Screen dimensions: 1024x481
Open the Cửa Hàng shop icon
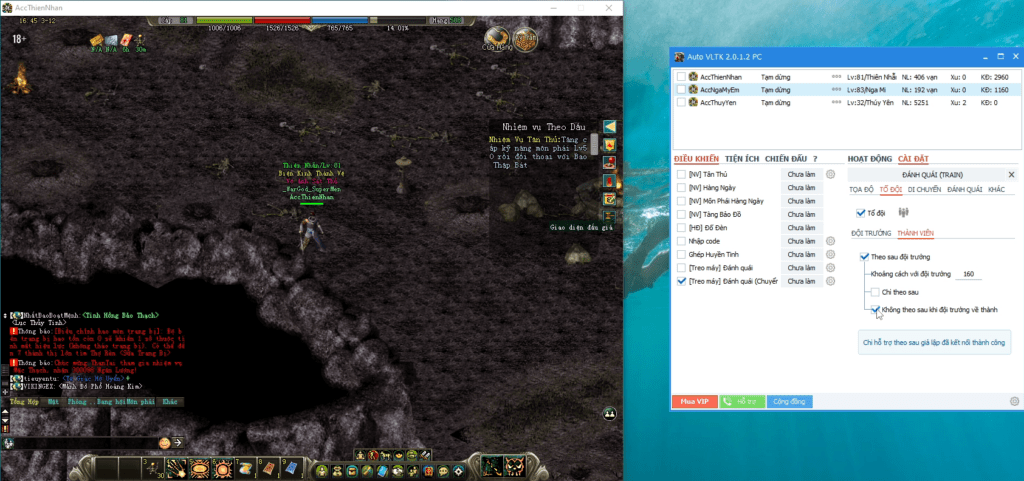(495, 39)
